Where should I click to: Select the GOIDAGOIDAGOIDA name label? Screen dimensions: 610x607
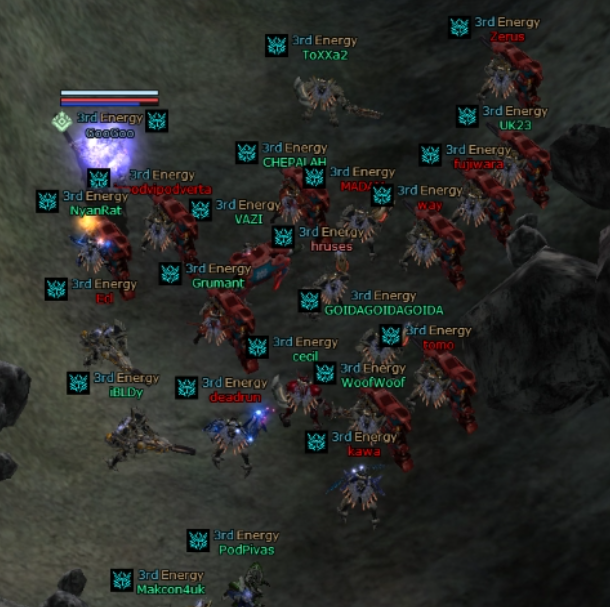(383, 310)
